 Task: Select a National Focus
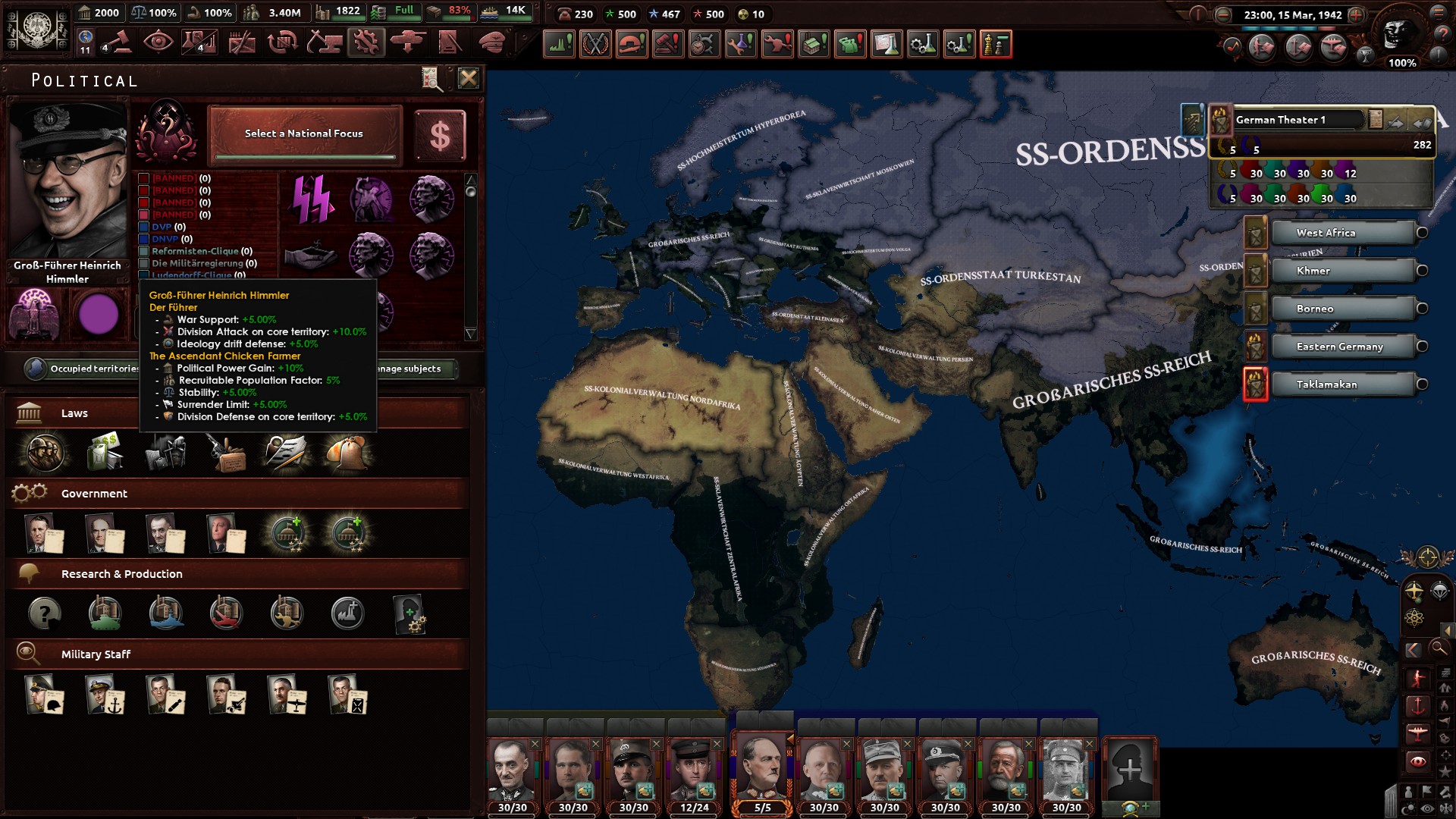click(x=304, y=134)
